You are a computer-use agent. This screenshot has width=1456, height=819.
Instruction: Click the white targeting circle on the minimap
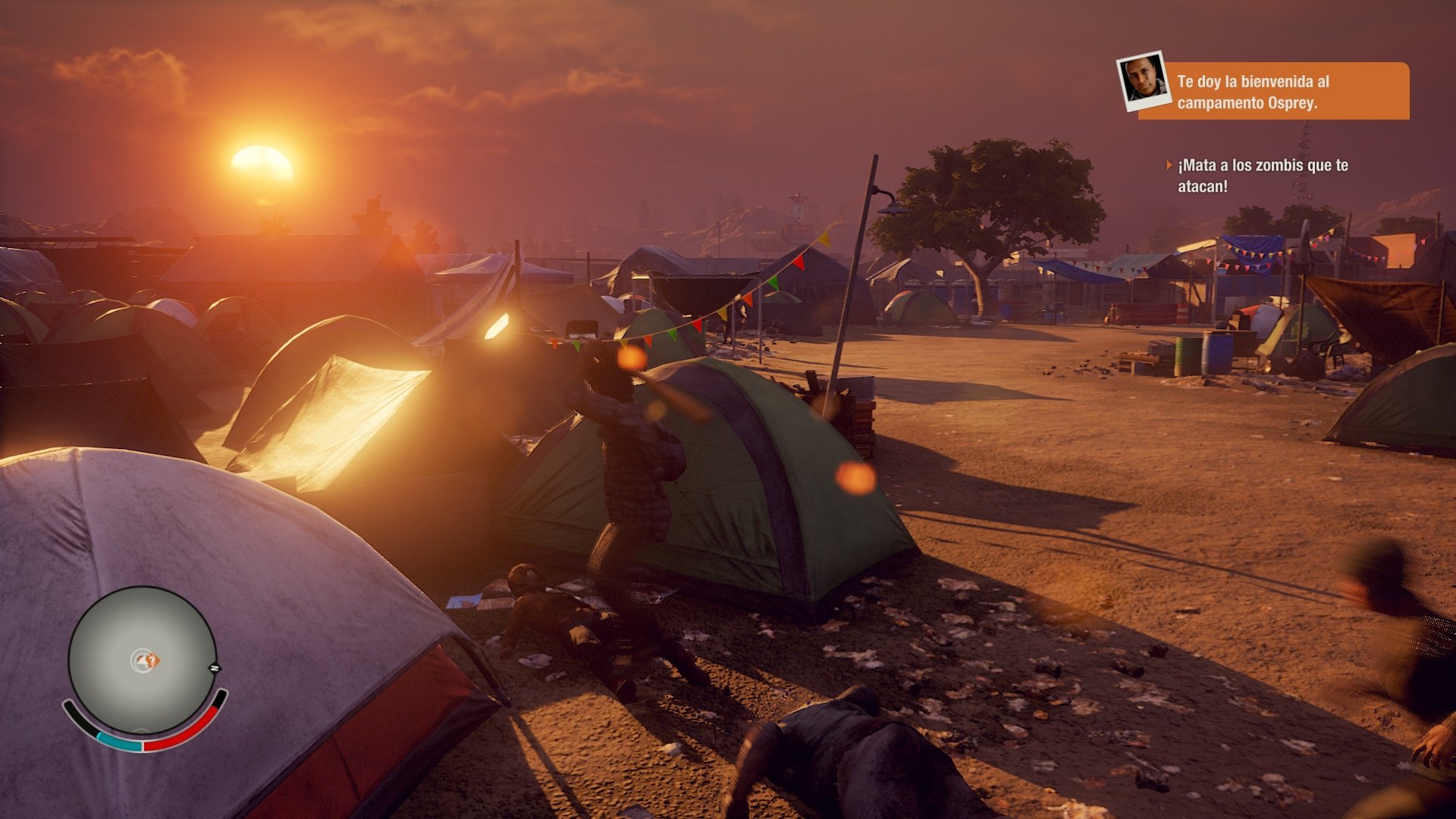coord(140,660)
